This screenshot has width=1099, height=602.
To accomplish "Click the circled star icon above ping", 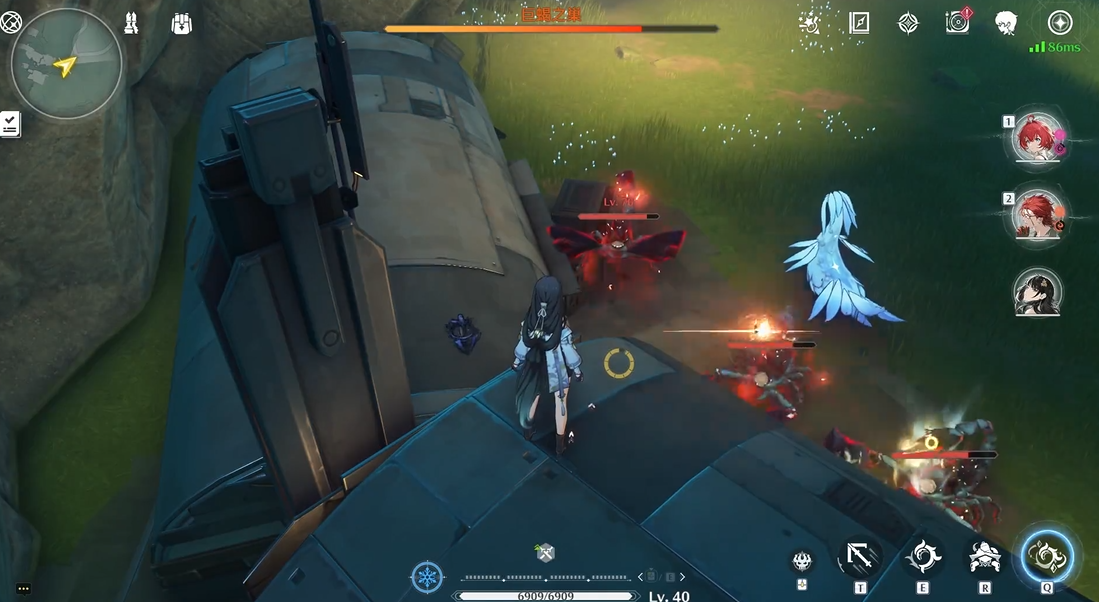I will (1060, 22).
